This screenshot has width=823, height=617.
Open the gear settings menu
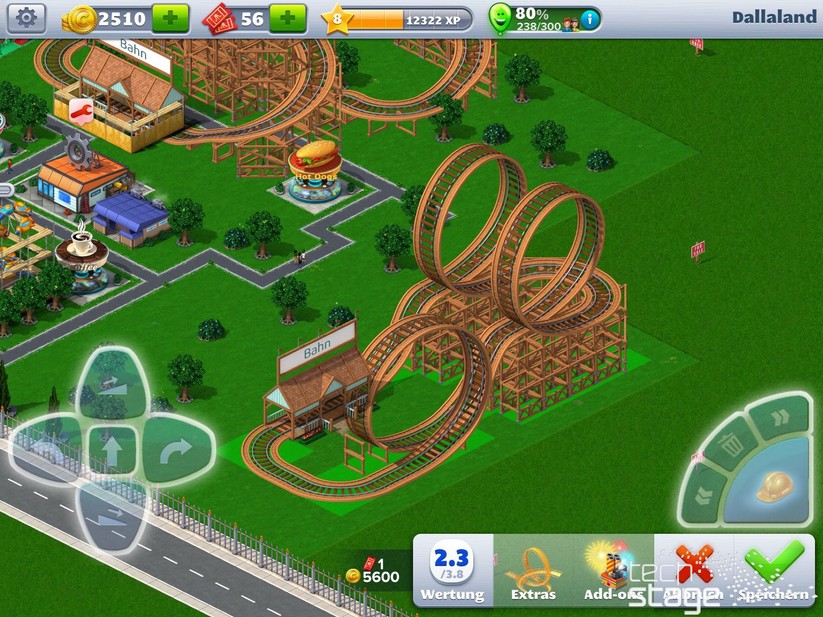[26, 17]
